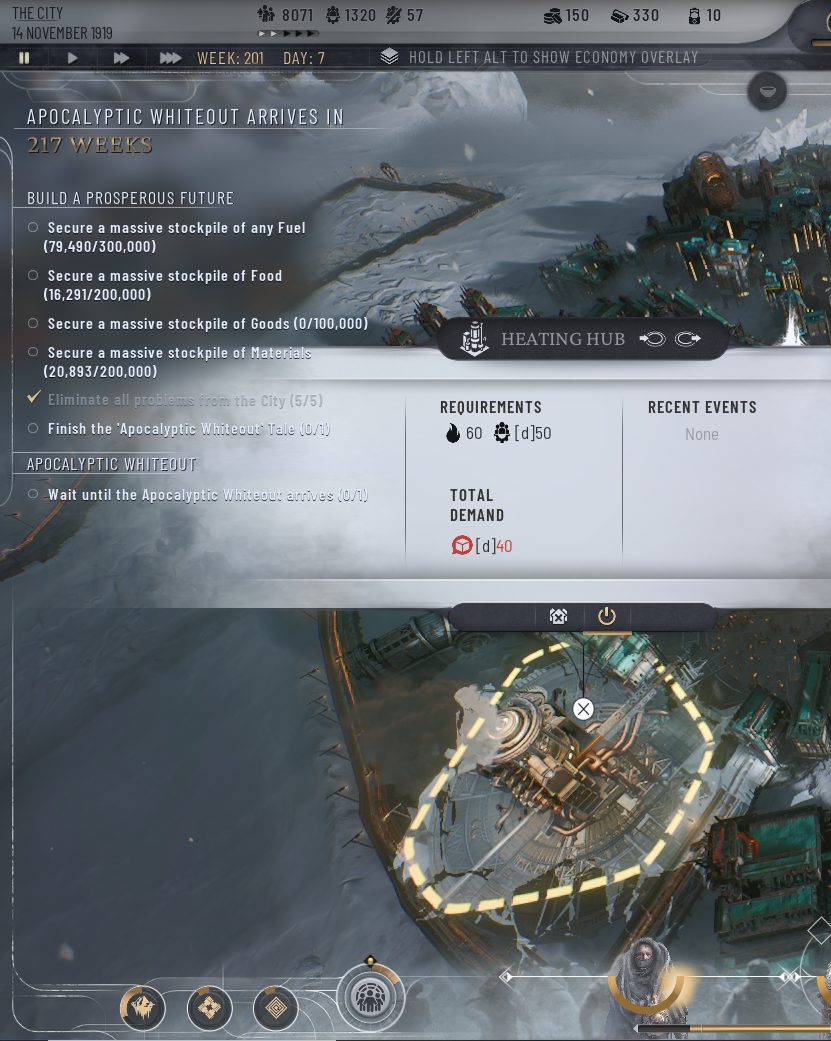Viewport: 831px width, 1041px height.
Task: Select the economy overlay layers icon
Action: (x=389, y=57)
